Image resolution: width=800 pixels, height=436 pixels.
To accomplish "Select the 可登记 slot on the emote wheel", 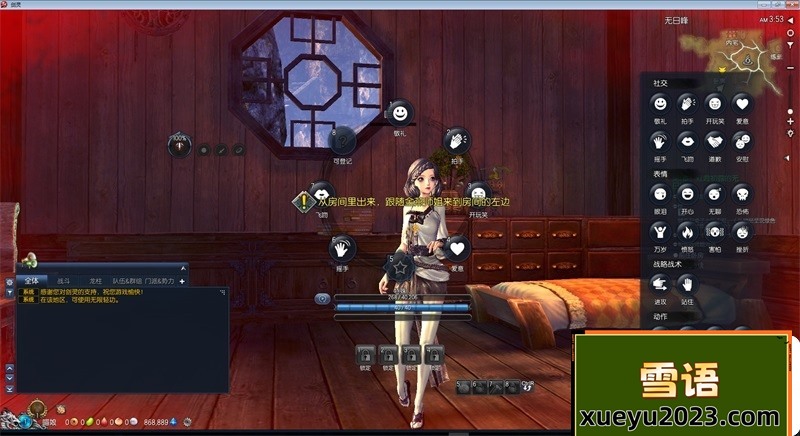I will pyautogui.click(x=343, y=142).
